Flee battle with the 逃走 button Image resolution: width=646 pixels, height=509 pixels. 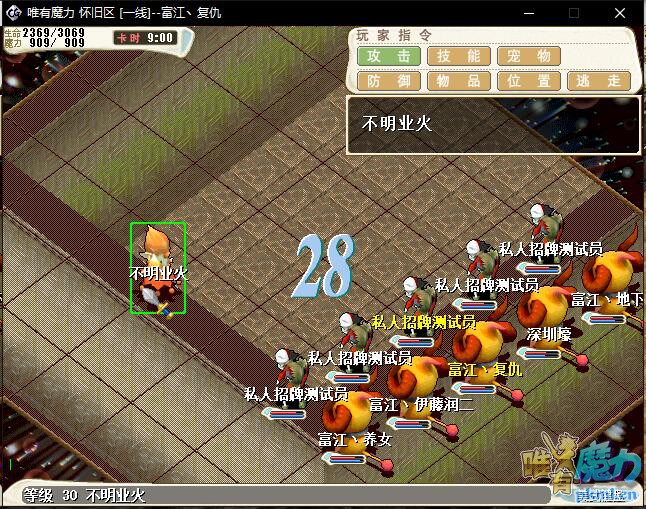(599, 81)
